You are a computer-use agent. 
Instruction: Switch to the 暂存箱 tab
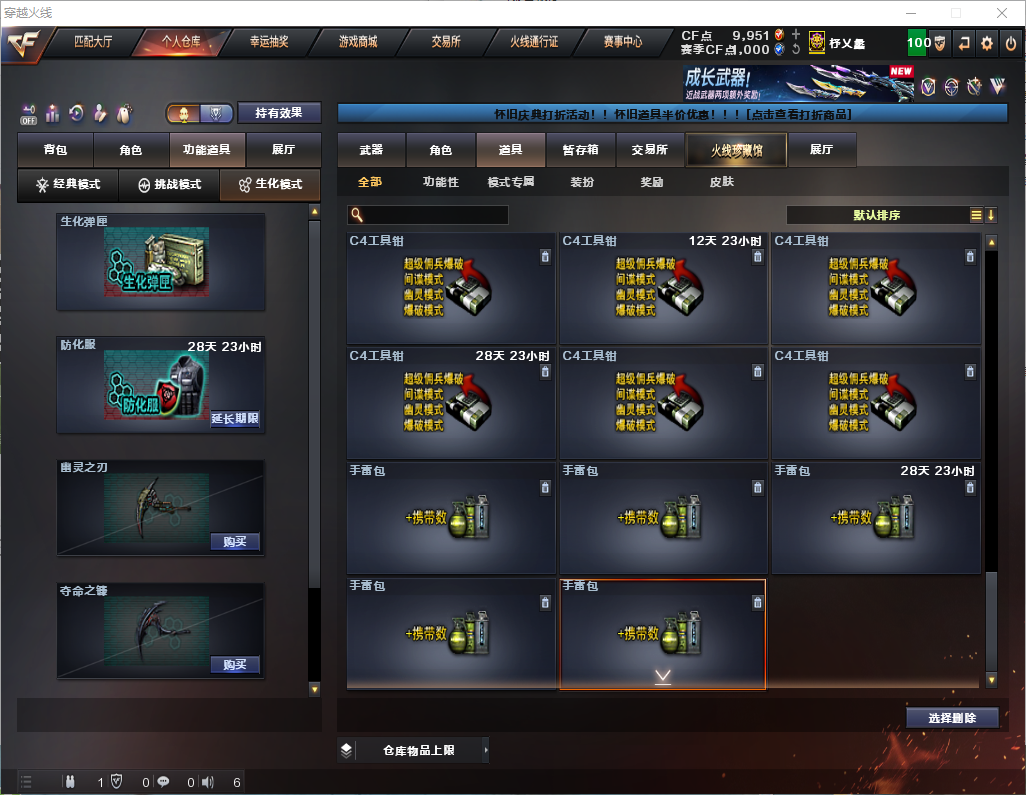(x=580, y=150)
